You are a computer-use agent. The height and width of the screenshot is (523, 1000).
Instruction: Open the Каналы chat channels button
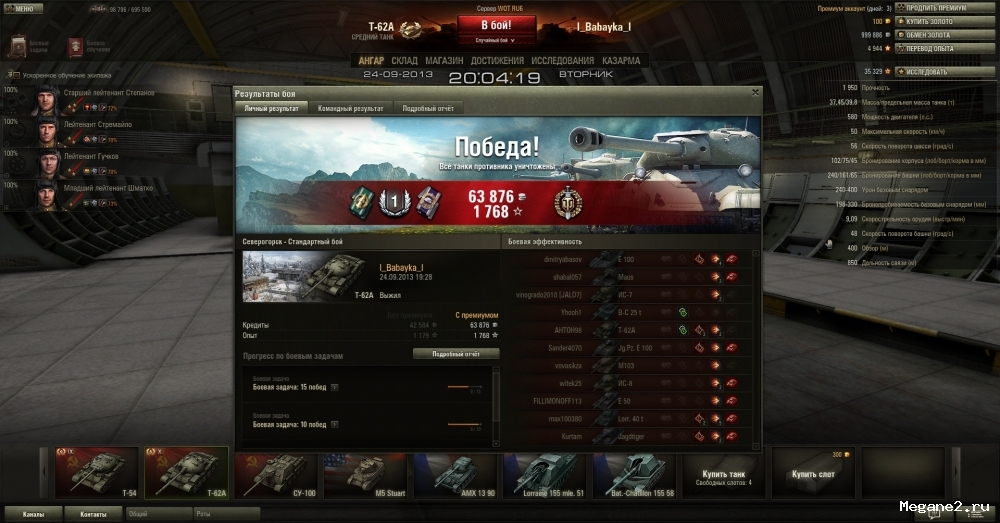(x=33, y=514)
